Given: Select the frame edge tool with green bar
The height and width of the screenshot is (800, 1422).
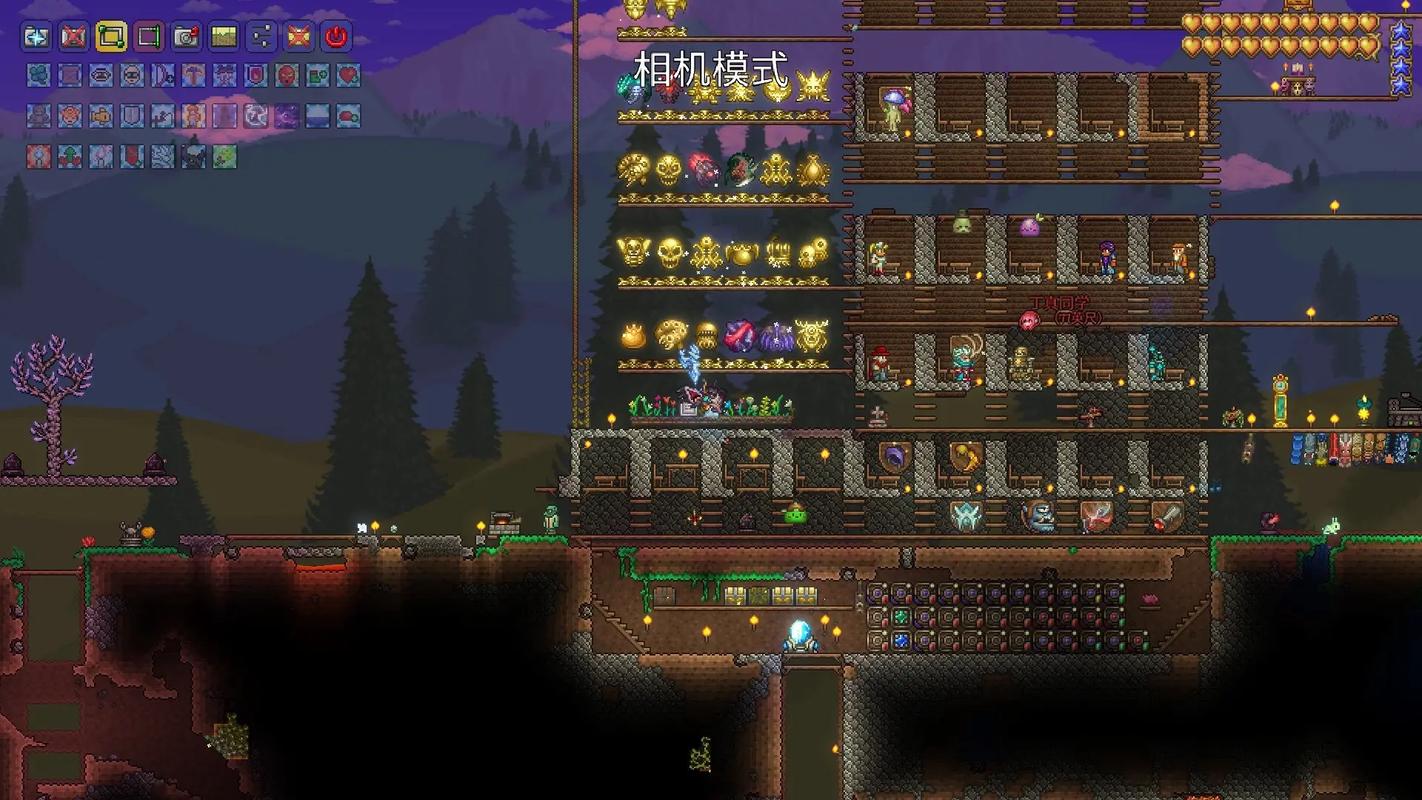Looking at the screenshot, I should click(148, 38).
